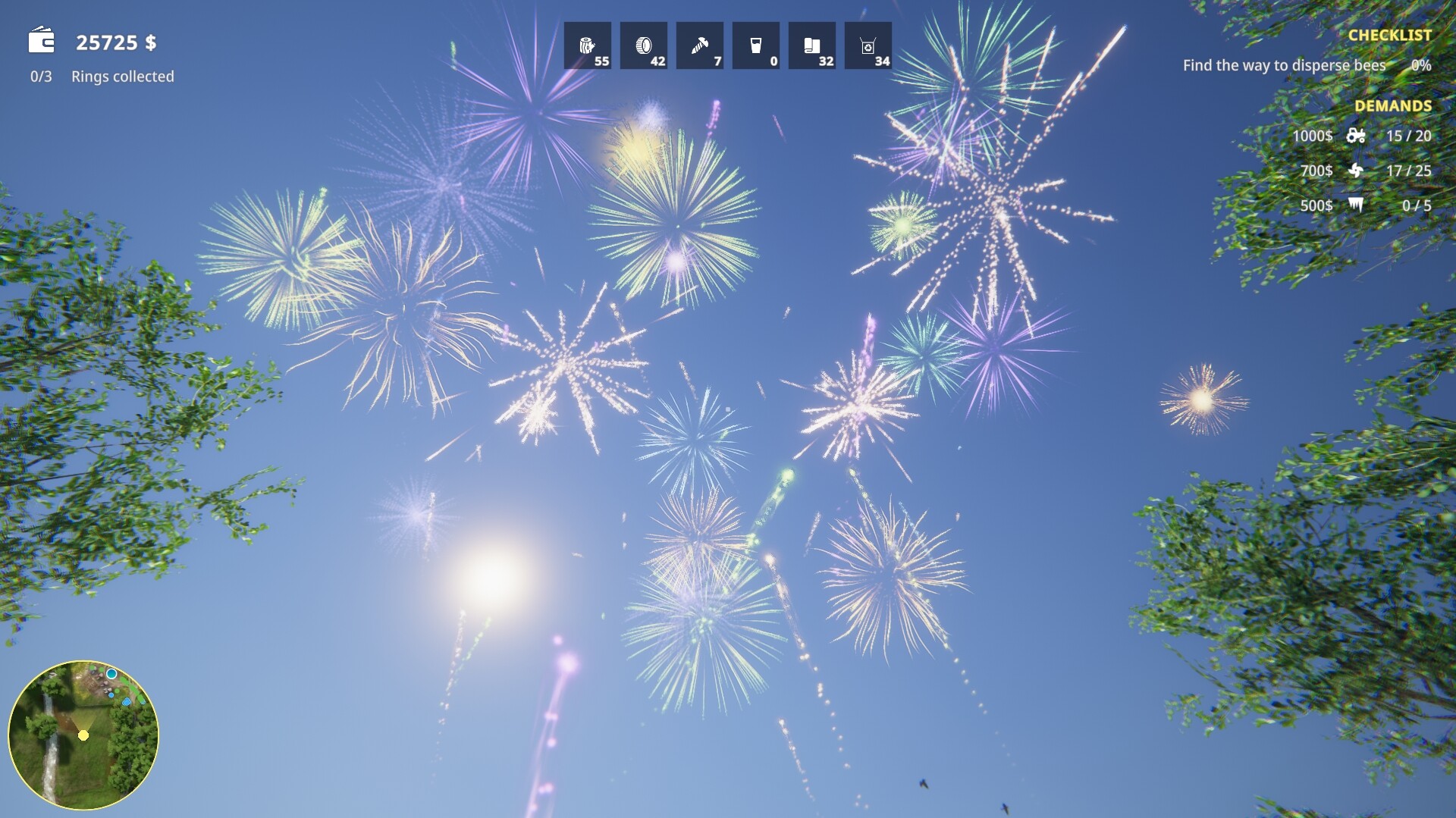Select the tractor icon in the Demands panel
This screenshot has width=1456, height=818.
tap(1356, 136)
